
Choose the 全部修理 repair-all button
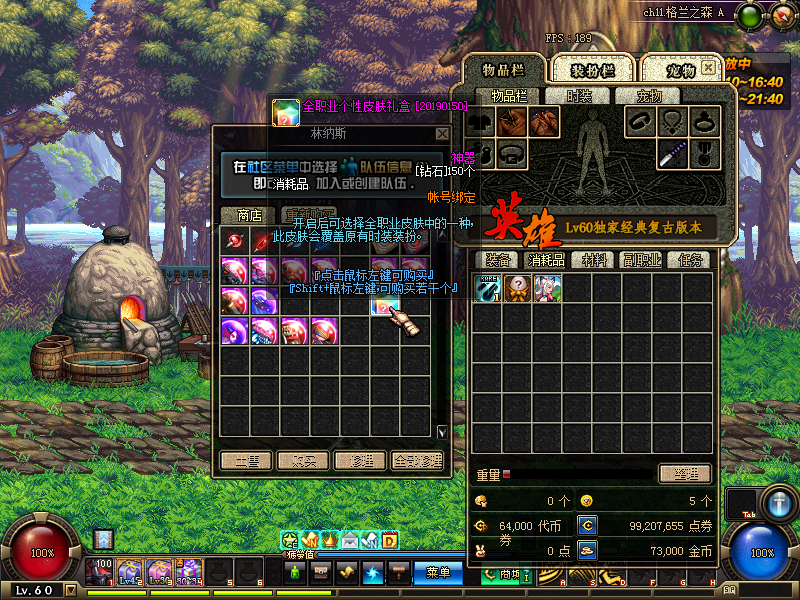pyautogui.click(x=418, y=461)
